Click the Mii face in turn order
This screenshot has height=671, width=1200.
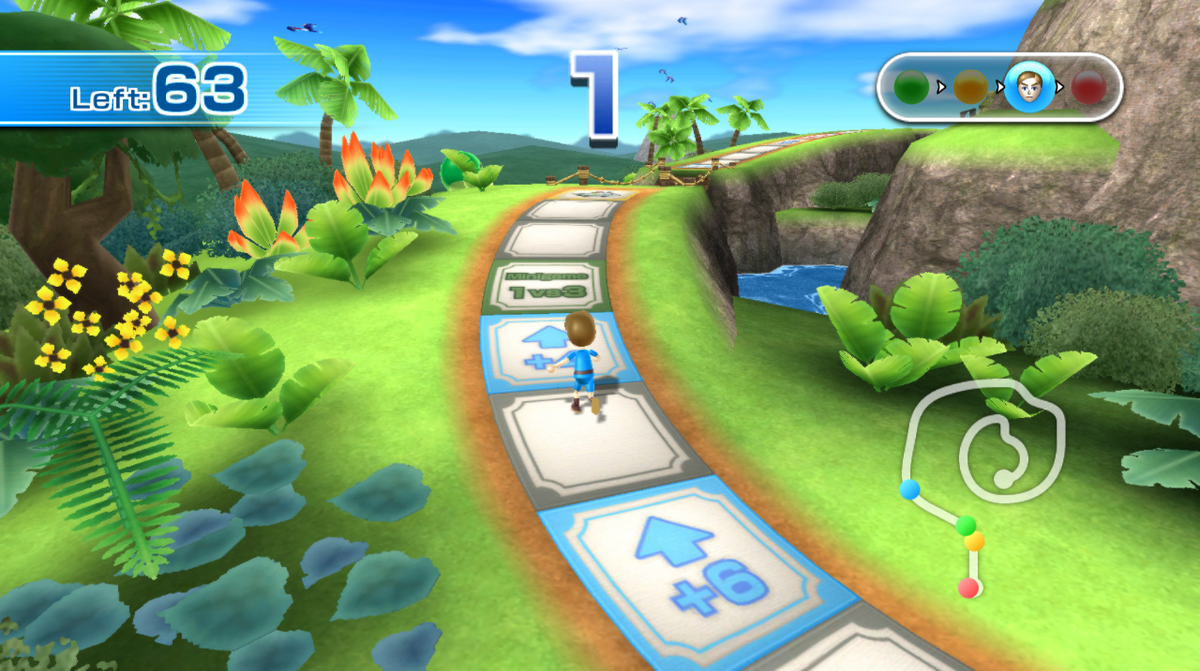click(x=1026, y=88)
